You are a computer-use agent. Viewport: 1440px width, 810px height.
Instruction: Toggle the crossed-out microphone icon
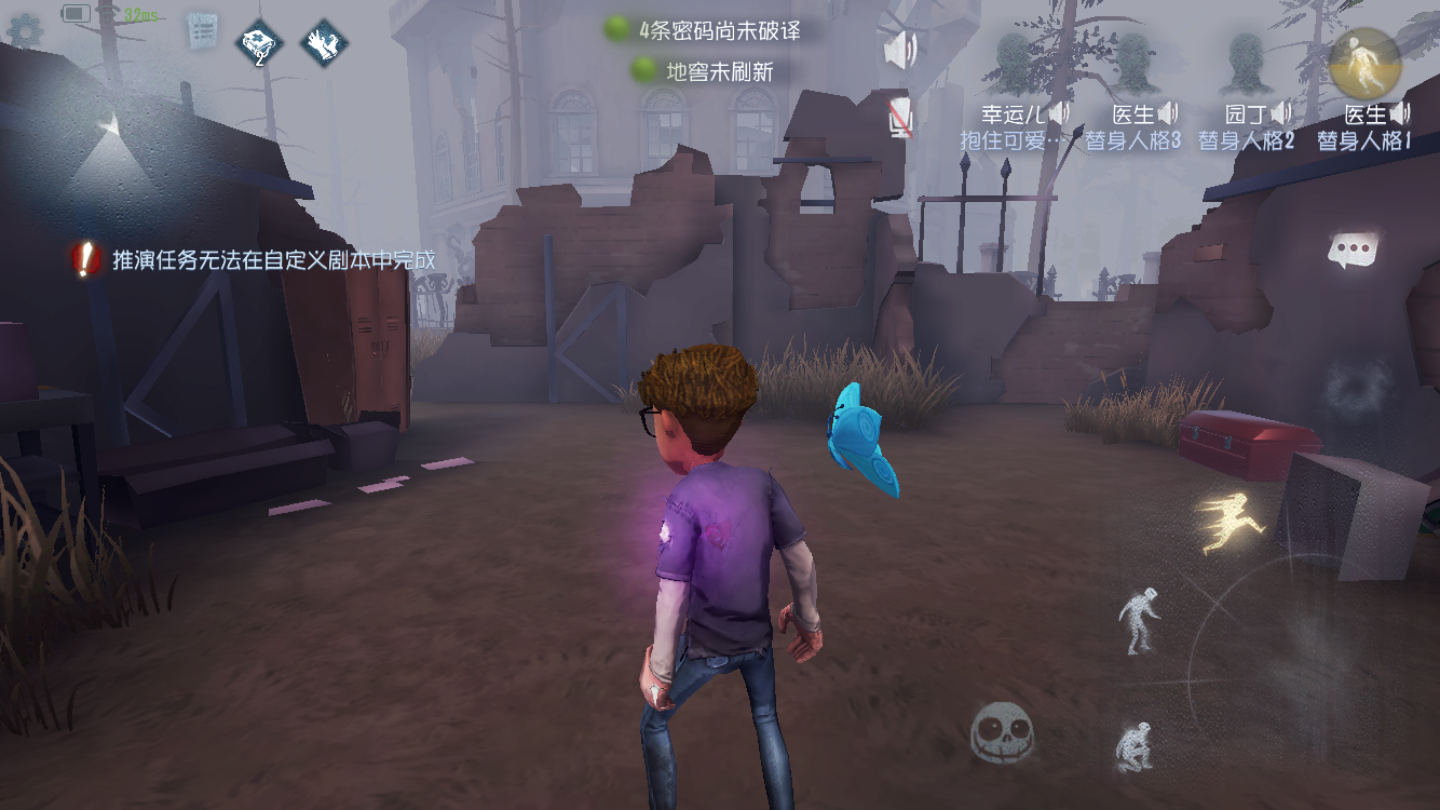[901, 119]
